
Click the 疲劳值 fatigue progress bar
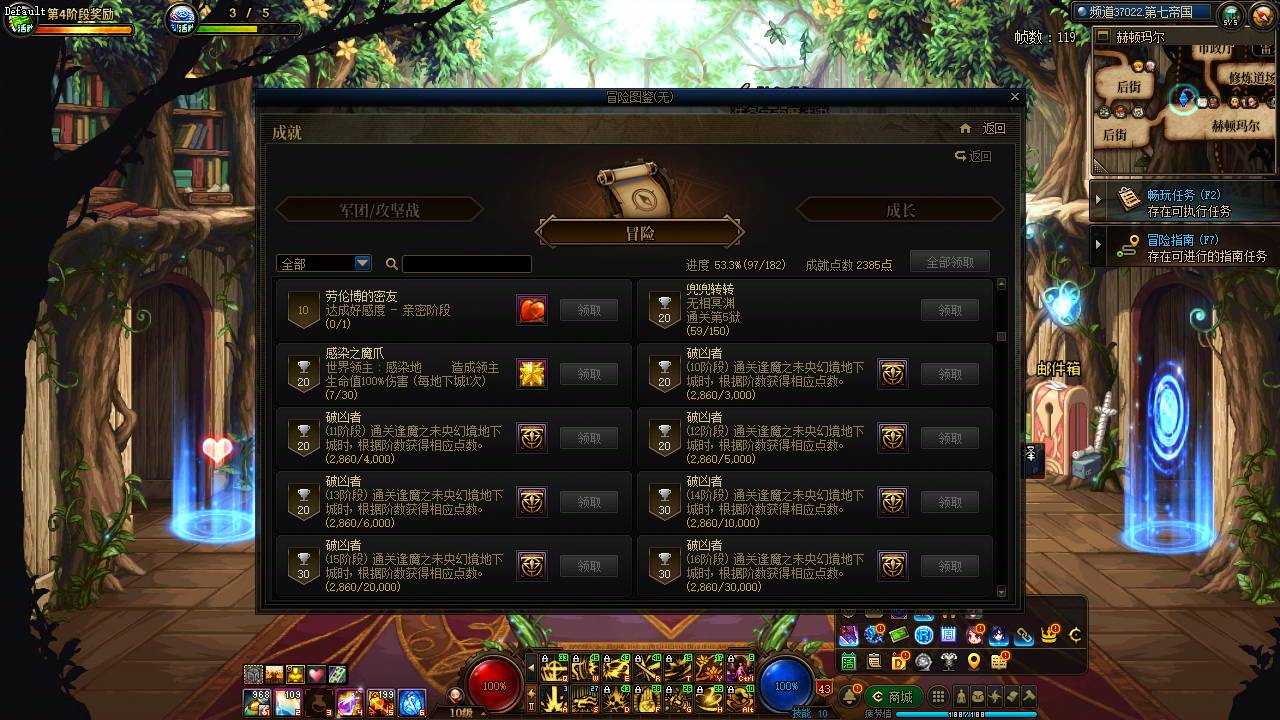[x=967, y=712]
